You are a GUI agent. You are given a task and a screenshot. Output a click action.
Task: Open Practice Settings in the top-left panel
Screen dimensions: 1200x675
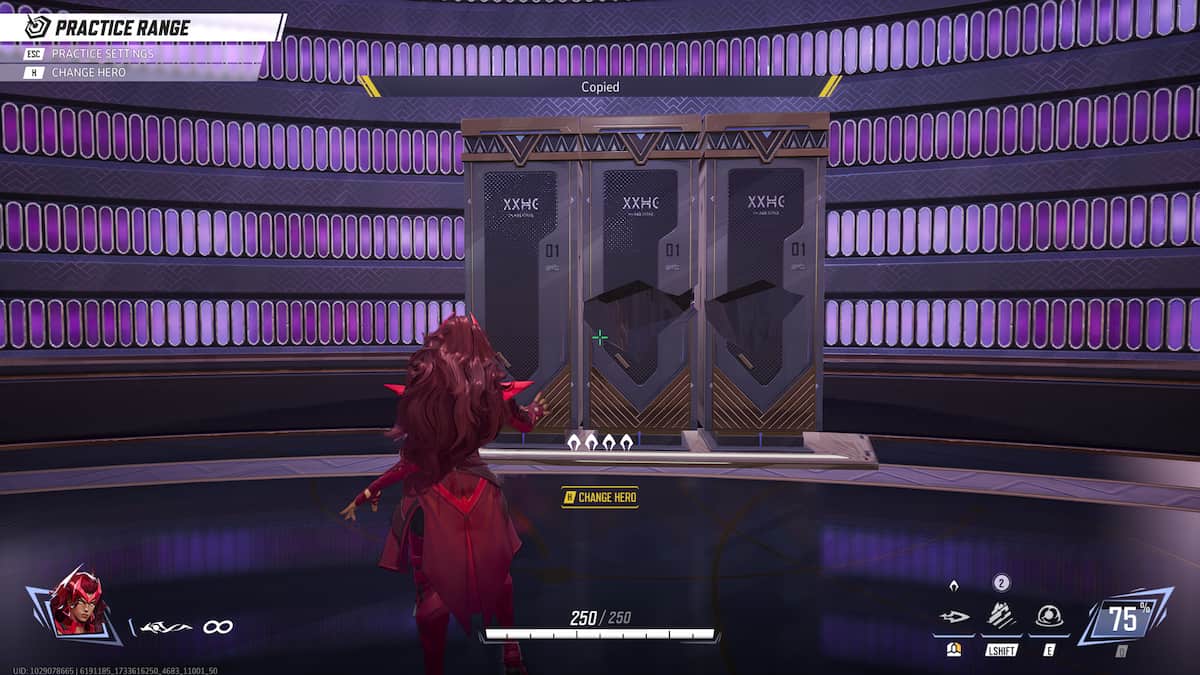102,53
